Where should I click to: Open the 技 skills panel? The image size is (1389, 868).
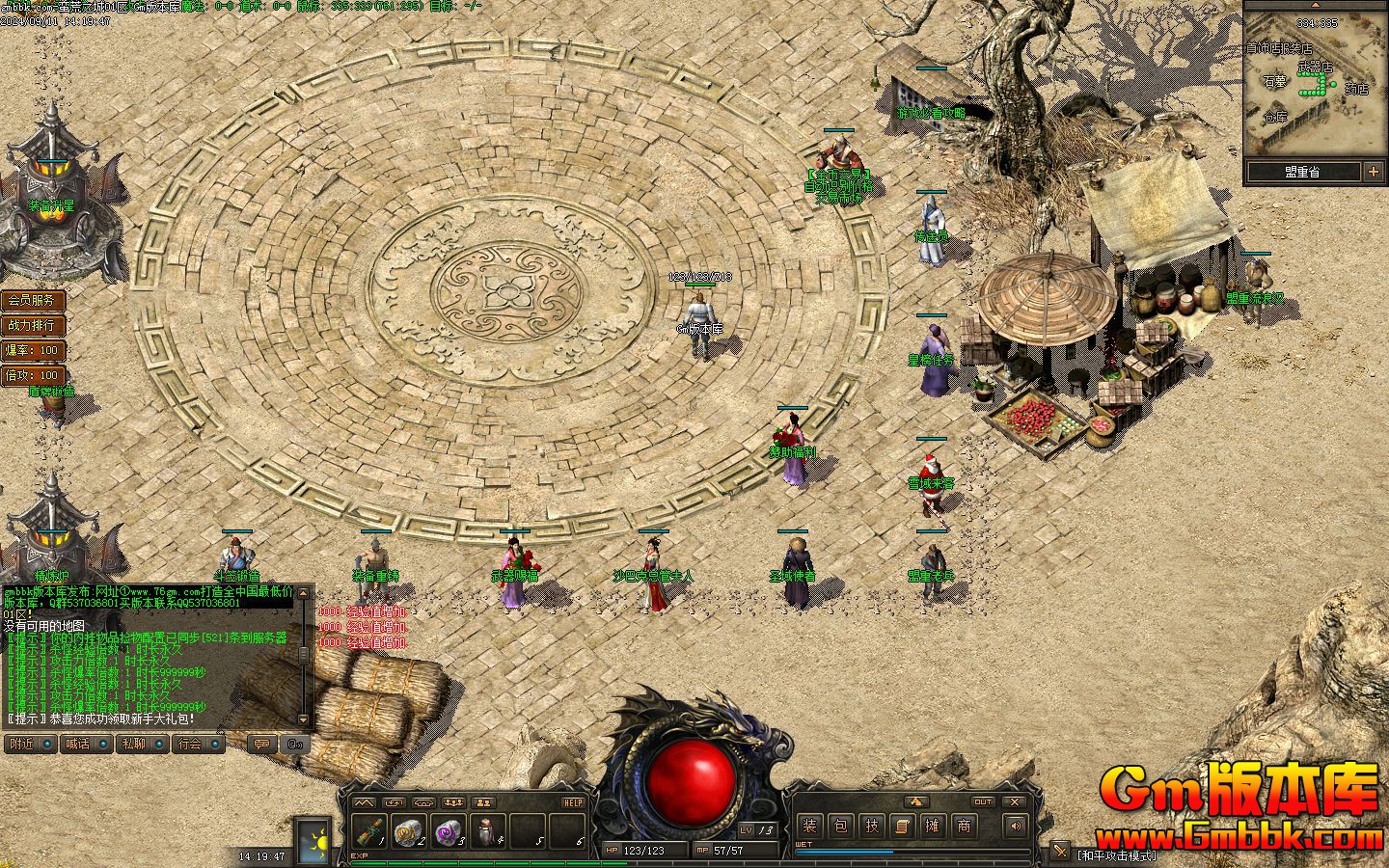pyautogui.click(x=871, y=826)
